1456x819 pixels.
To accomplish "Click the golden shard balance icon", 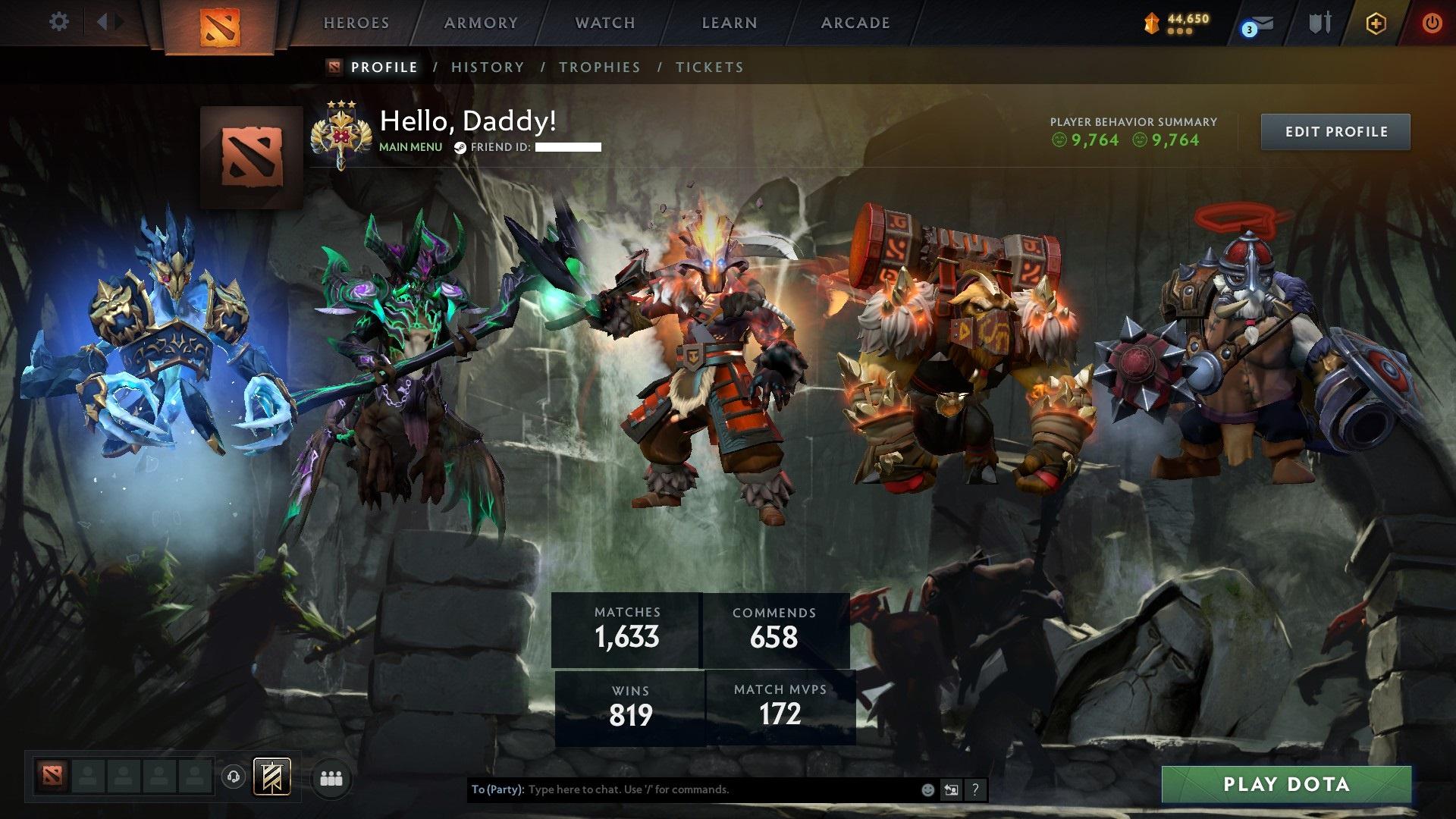I will coord(1151,23).
